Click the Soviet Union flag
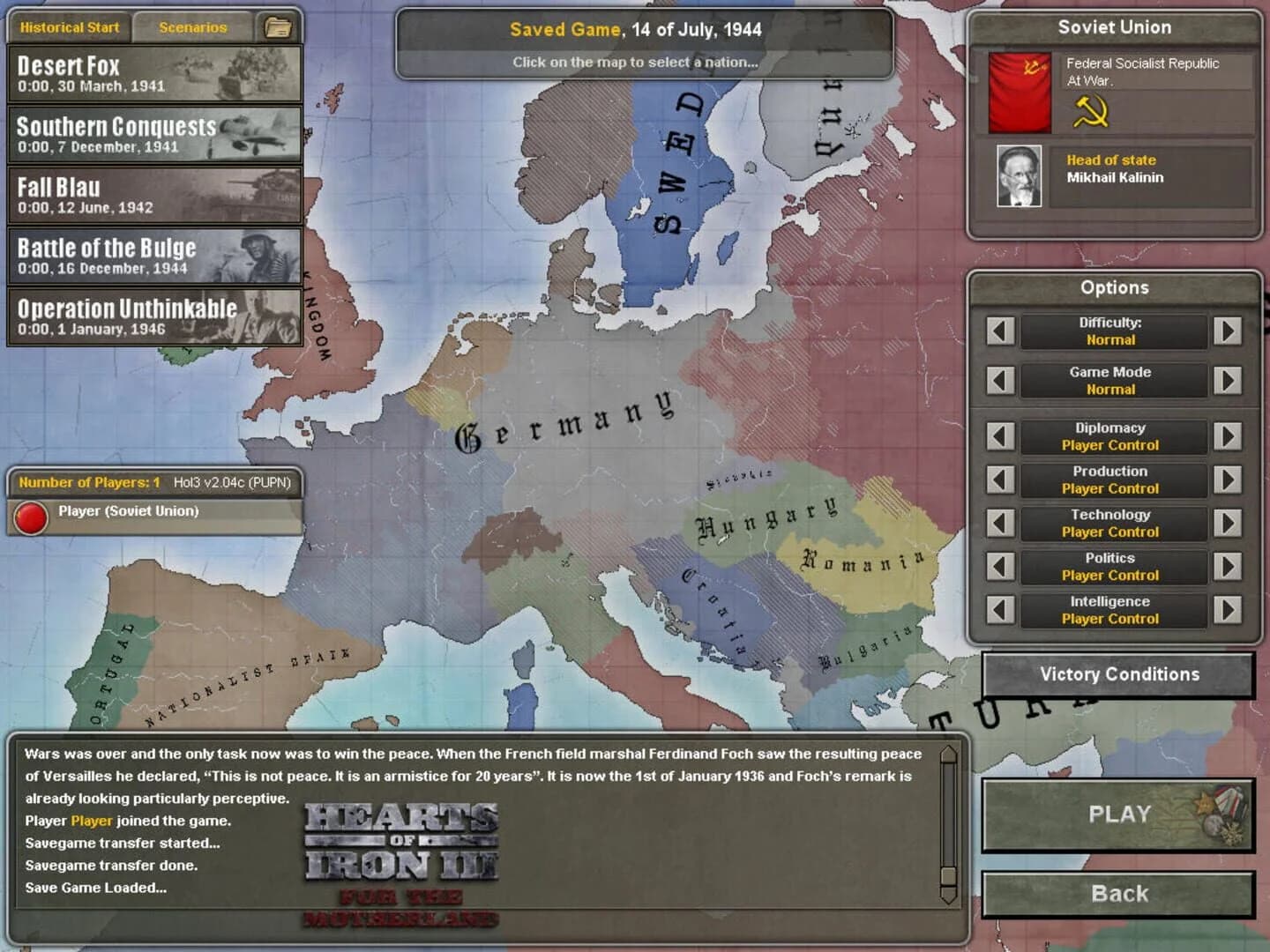 (1018, 91)
